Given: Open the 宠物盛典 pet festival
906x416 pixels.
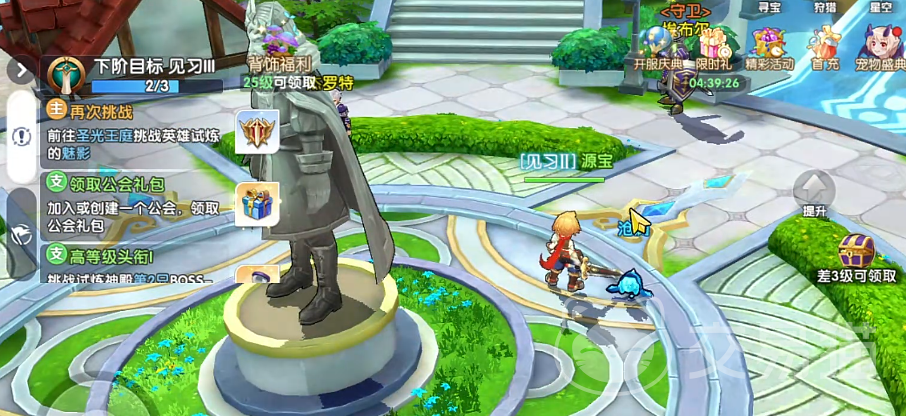Looking at the screenshot, I should coord(880,49).
